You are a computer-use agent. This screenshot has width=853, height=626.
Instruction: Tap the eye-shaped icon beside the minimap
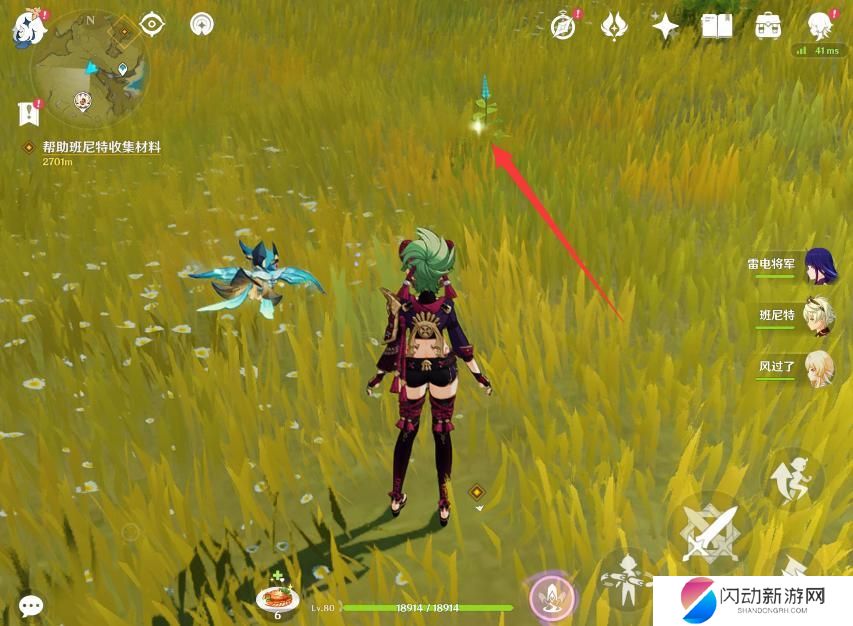pyautogui.click(x=152, y=24)
